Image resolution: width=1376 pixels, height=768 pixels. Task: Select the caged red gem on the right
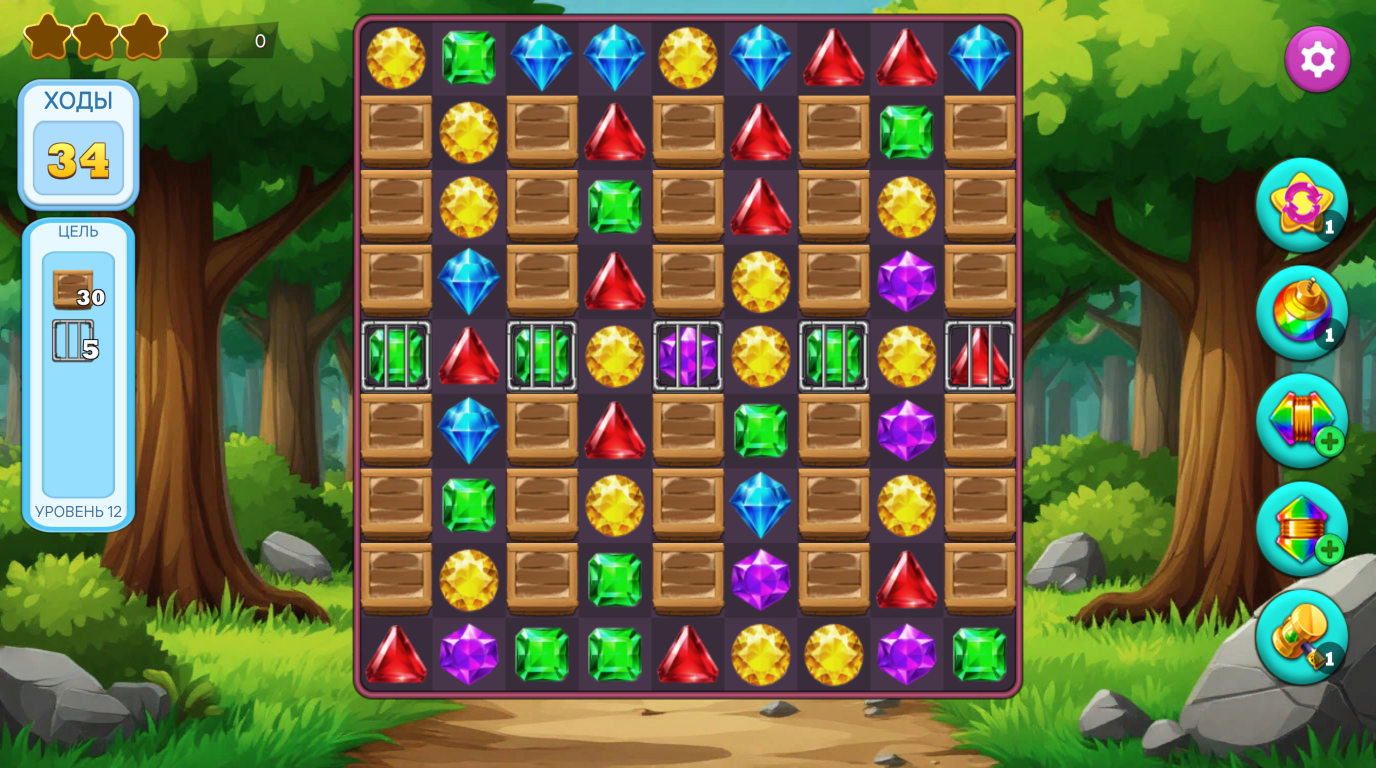(980, 356)
